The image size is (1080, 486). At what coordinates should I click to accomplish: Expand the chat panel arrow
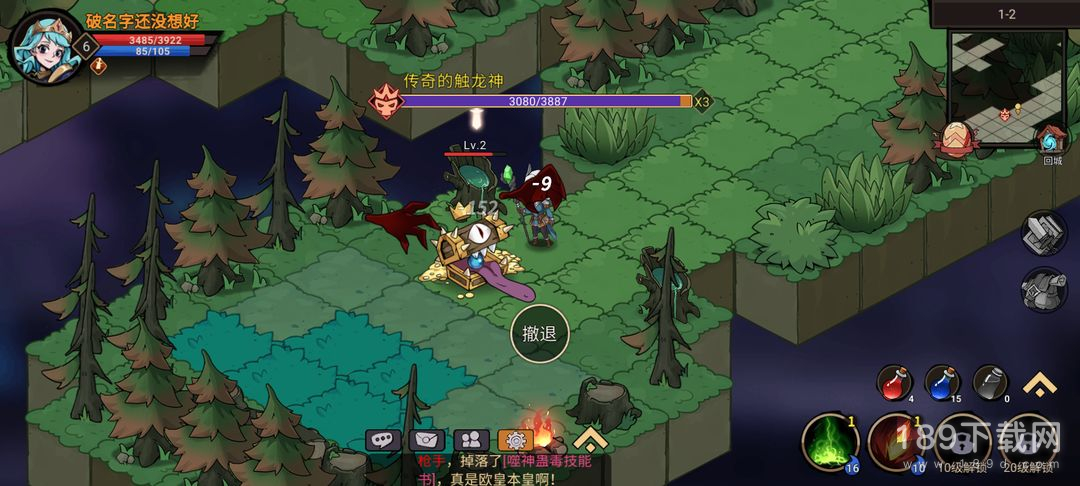pos(591,437)
